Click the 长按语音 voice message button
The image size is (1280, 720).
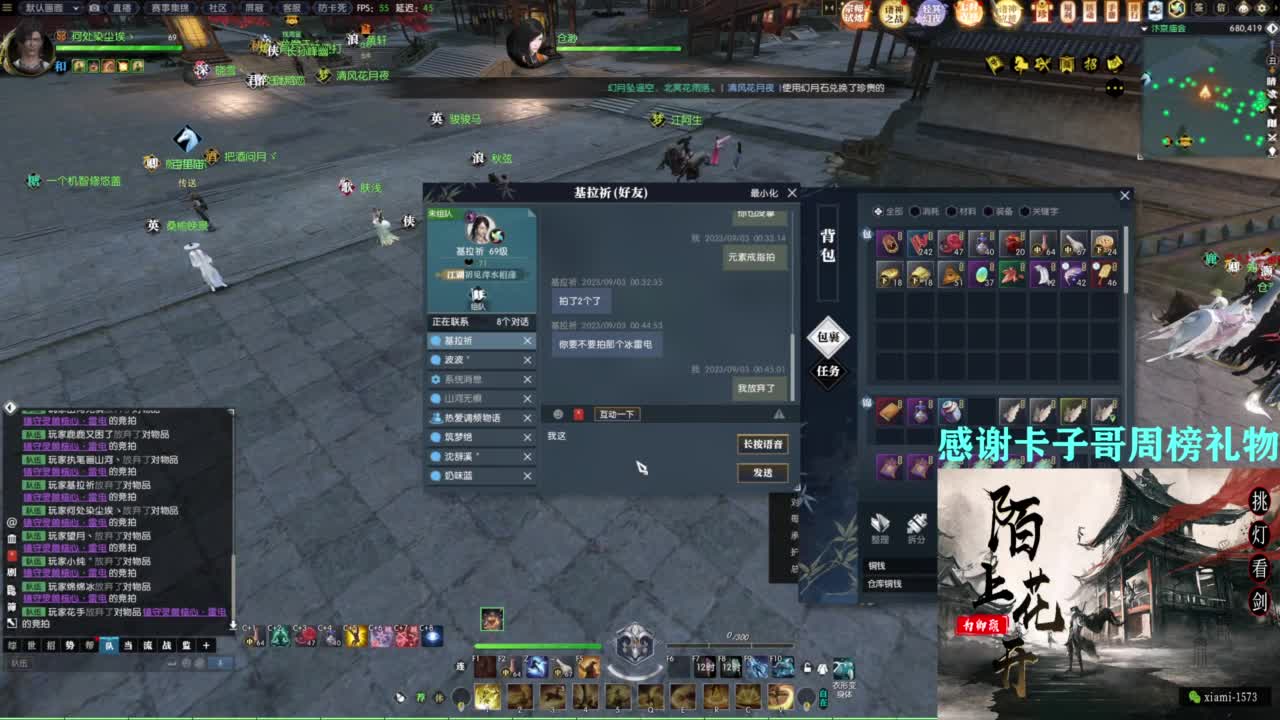762,444
